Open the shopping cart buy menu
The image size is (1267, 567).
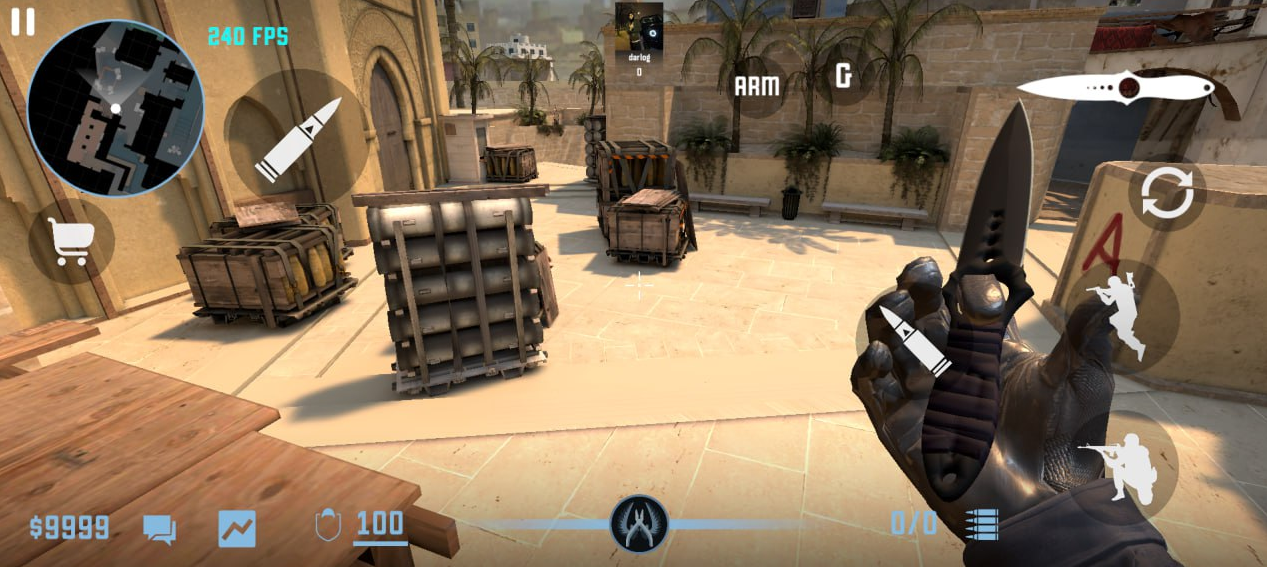(x=71, y=241)
